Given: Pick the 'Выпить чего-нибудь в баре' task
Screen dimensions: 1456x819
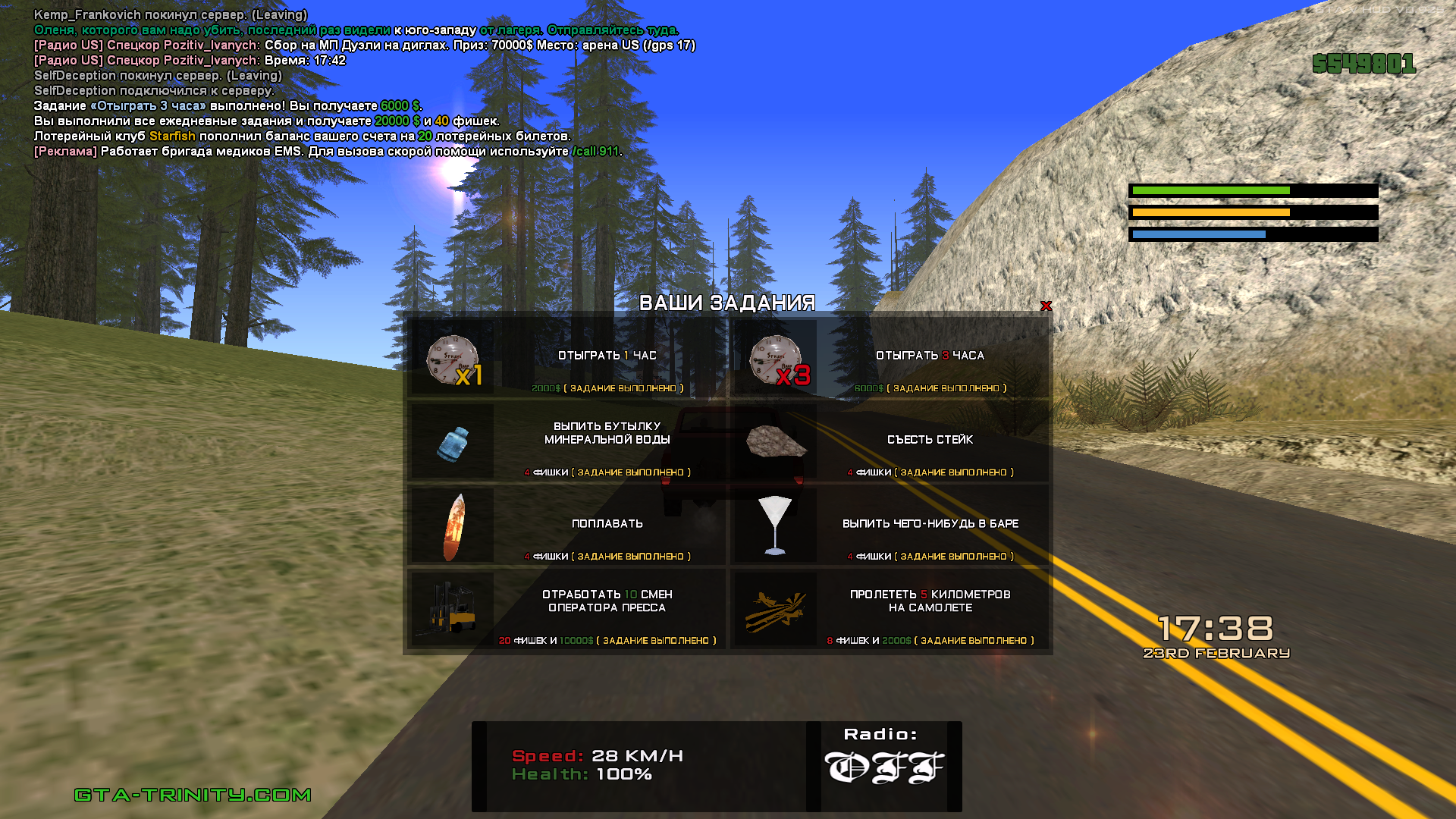Looking at the screenshot, I should [x=890, y=526].
